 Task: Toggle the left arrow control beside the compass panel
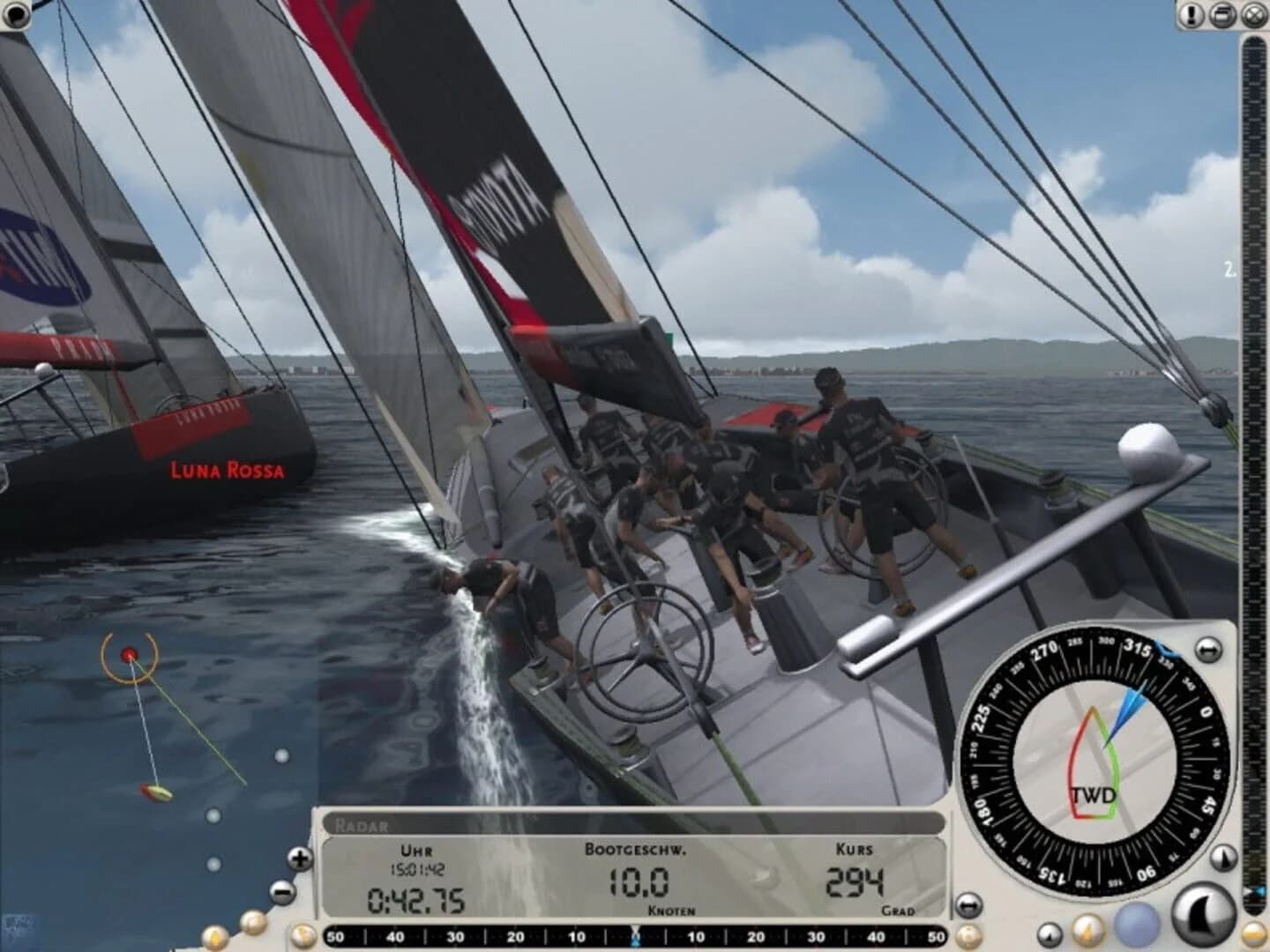[x=967, y=904]
